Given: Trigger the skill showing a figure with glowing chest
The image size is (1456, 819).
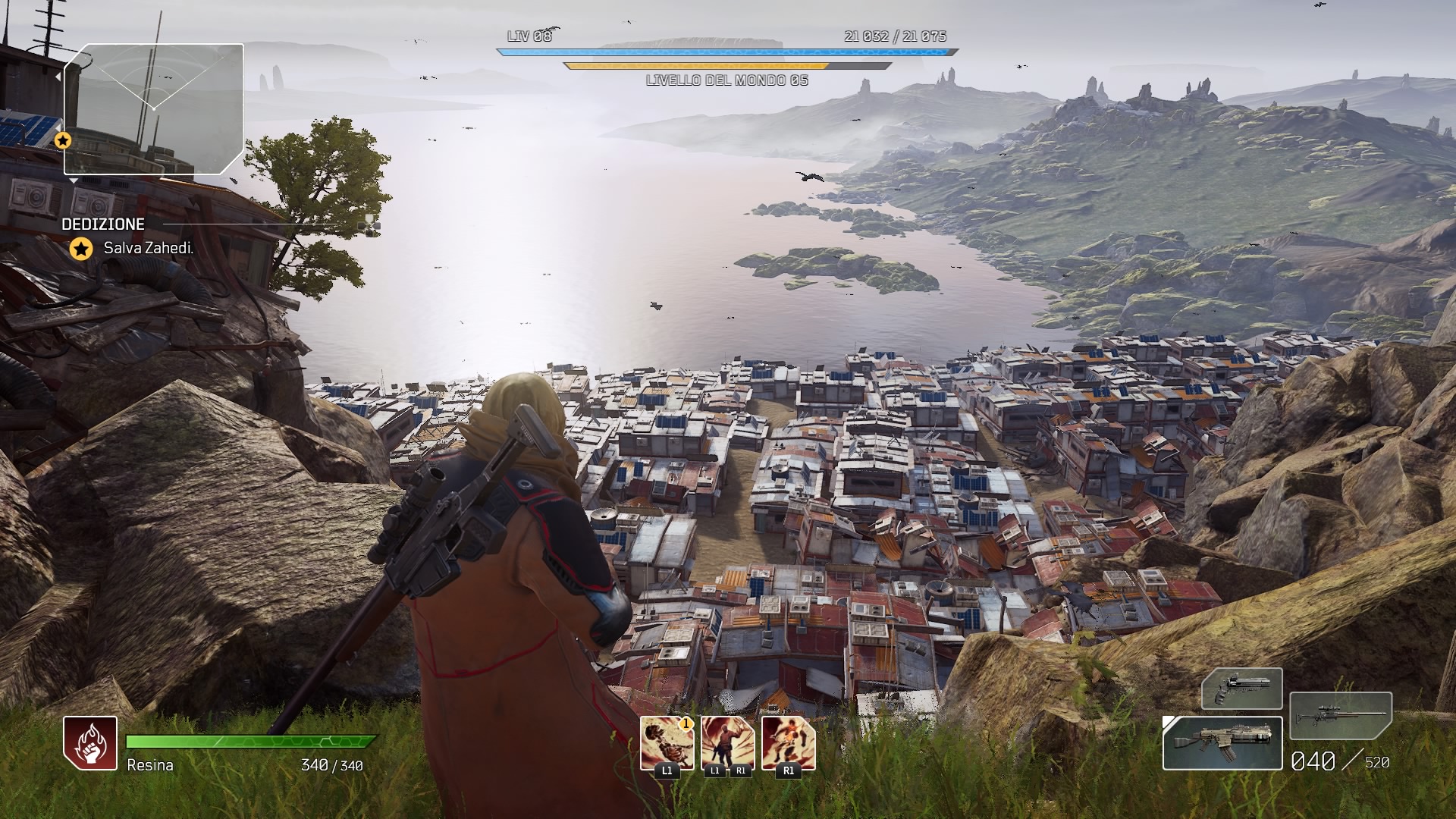Looking at the screenshot, I should coord(788,743).
